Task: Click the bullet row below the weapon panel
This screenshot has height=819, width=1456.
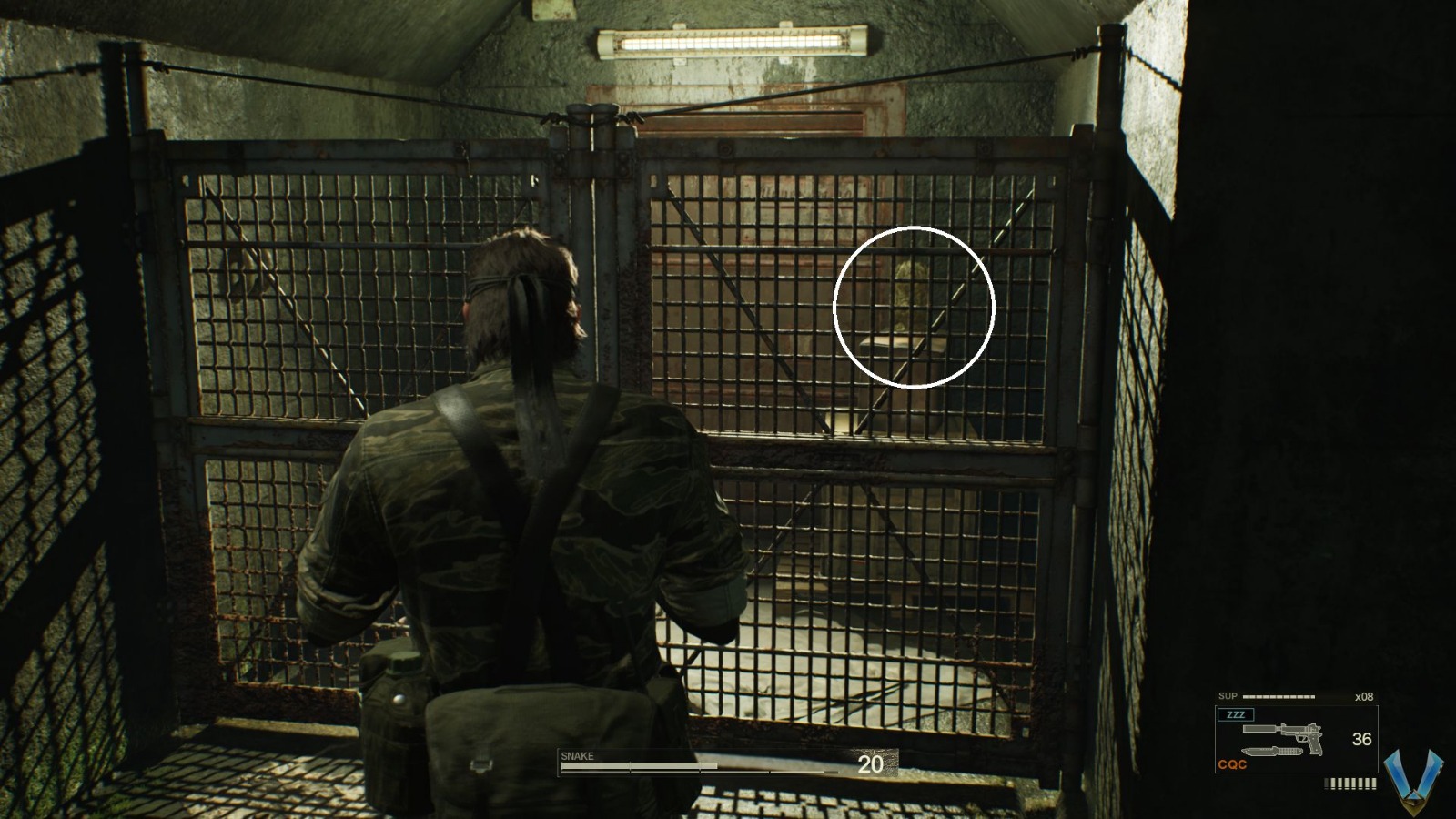Action: tap(1349, 784)
